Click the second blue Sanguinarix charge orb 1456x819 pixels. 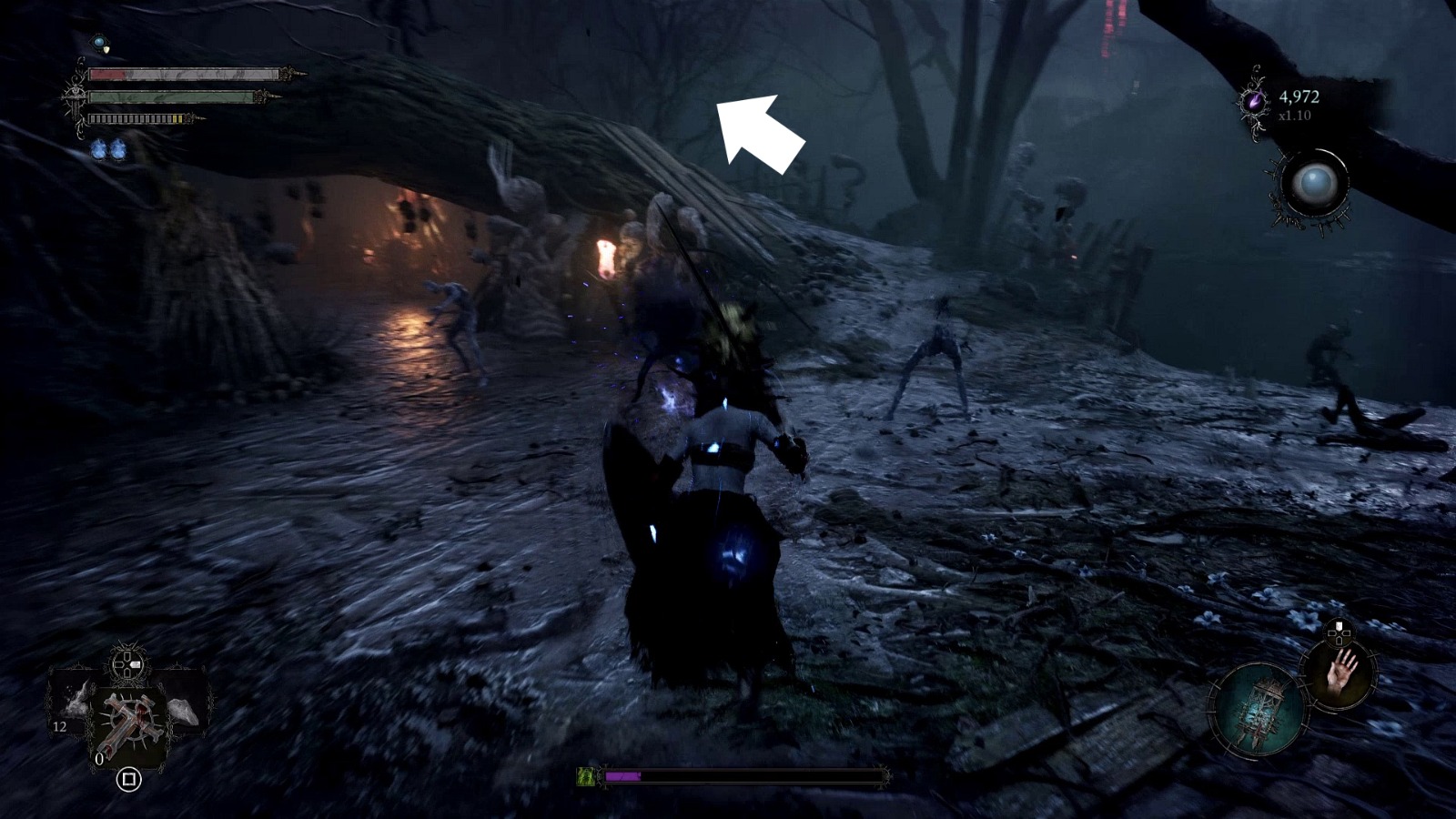pyautogui.click(x=118, y=148)
